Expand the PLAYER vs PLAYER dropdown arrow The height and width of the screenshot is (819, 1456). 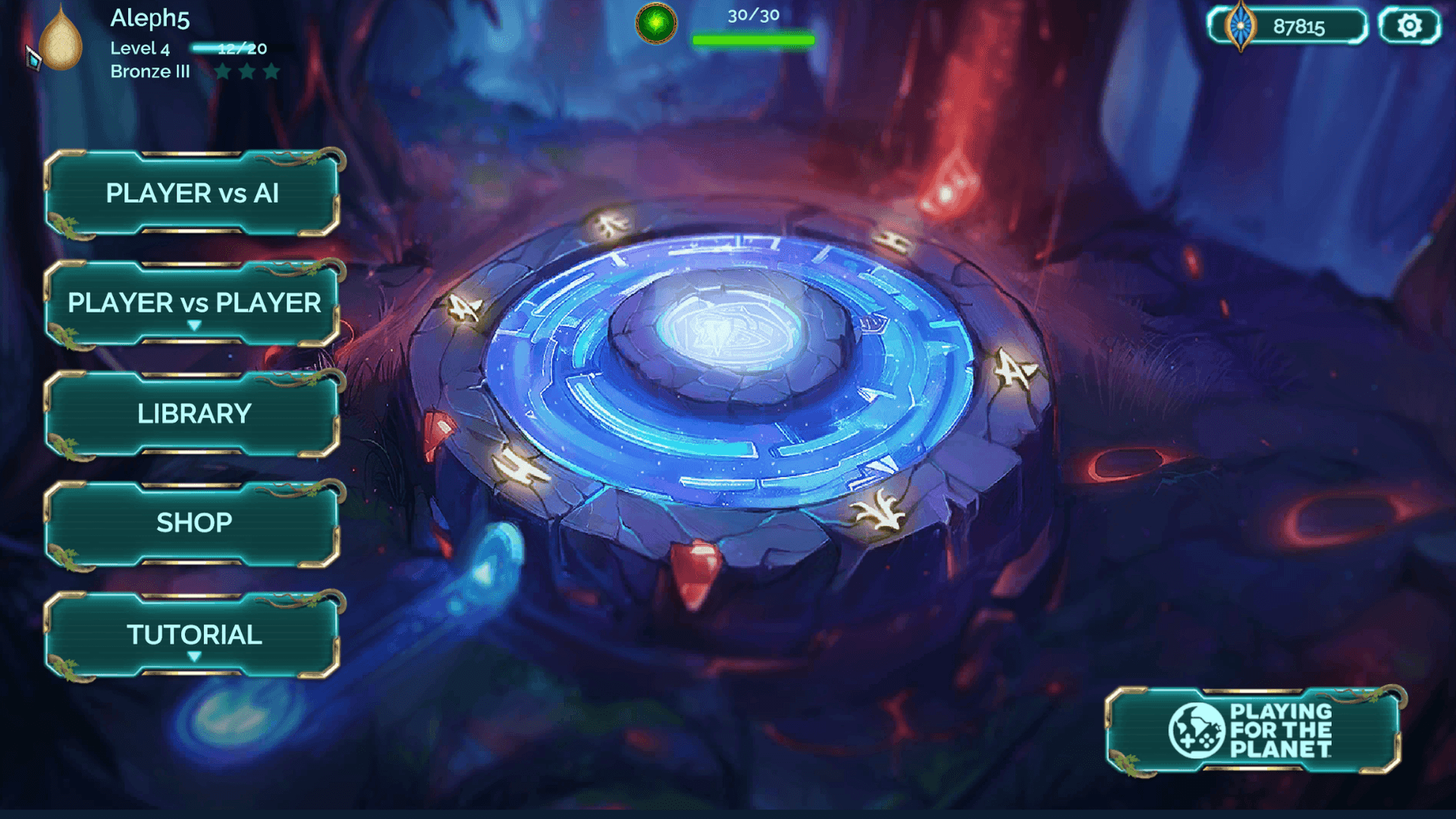tap(194, 326)
